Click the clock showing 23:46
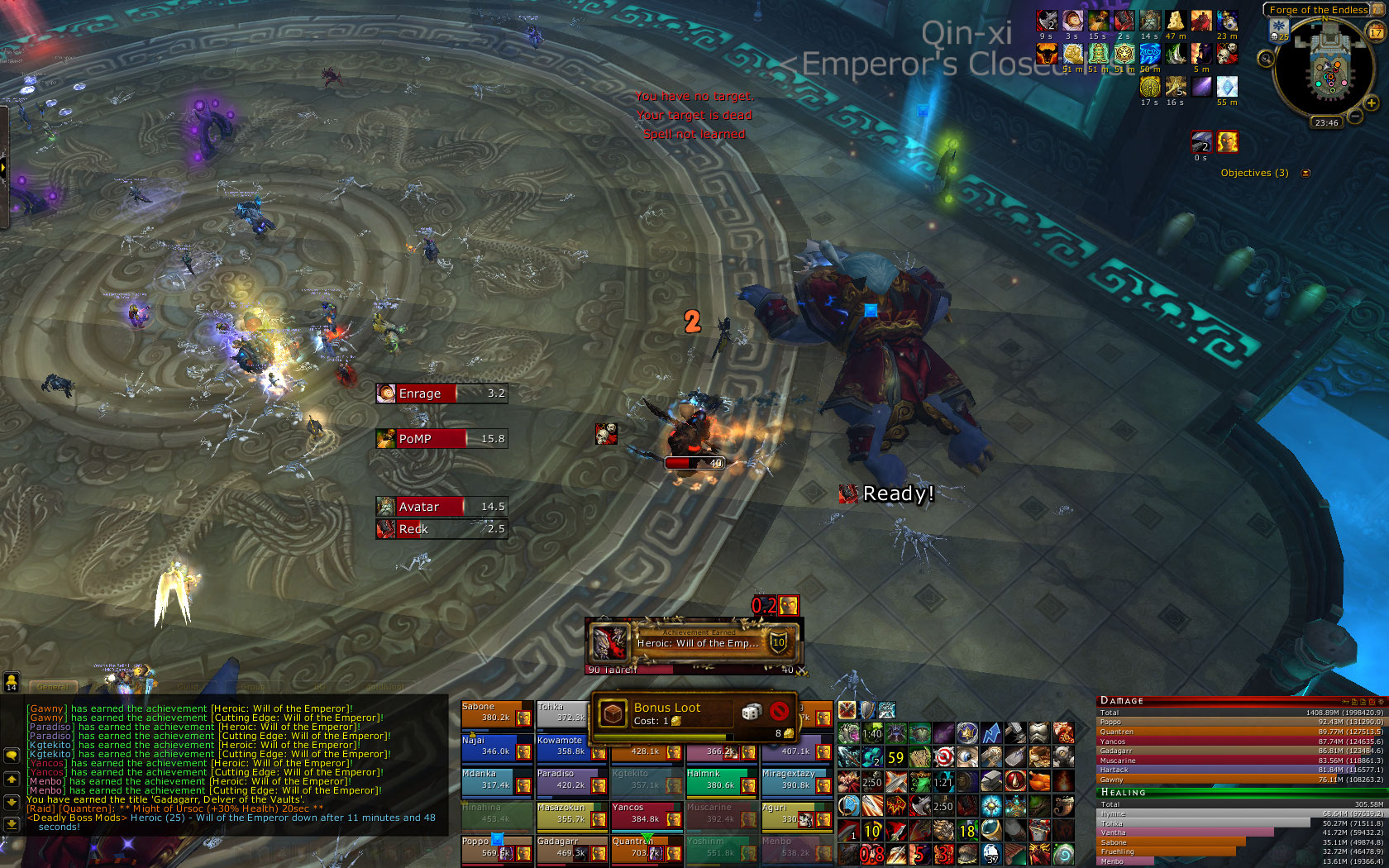This screenshot has height=868, width=1389. point(1326,122)
